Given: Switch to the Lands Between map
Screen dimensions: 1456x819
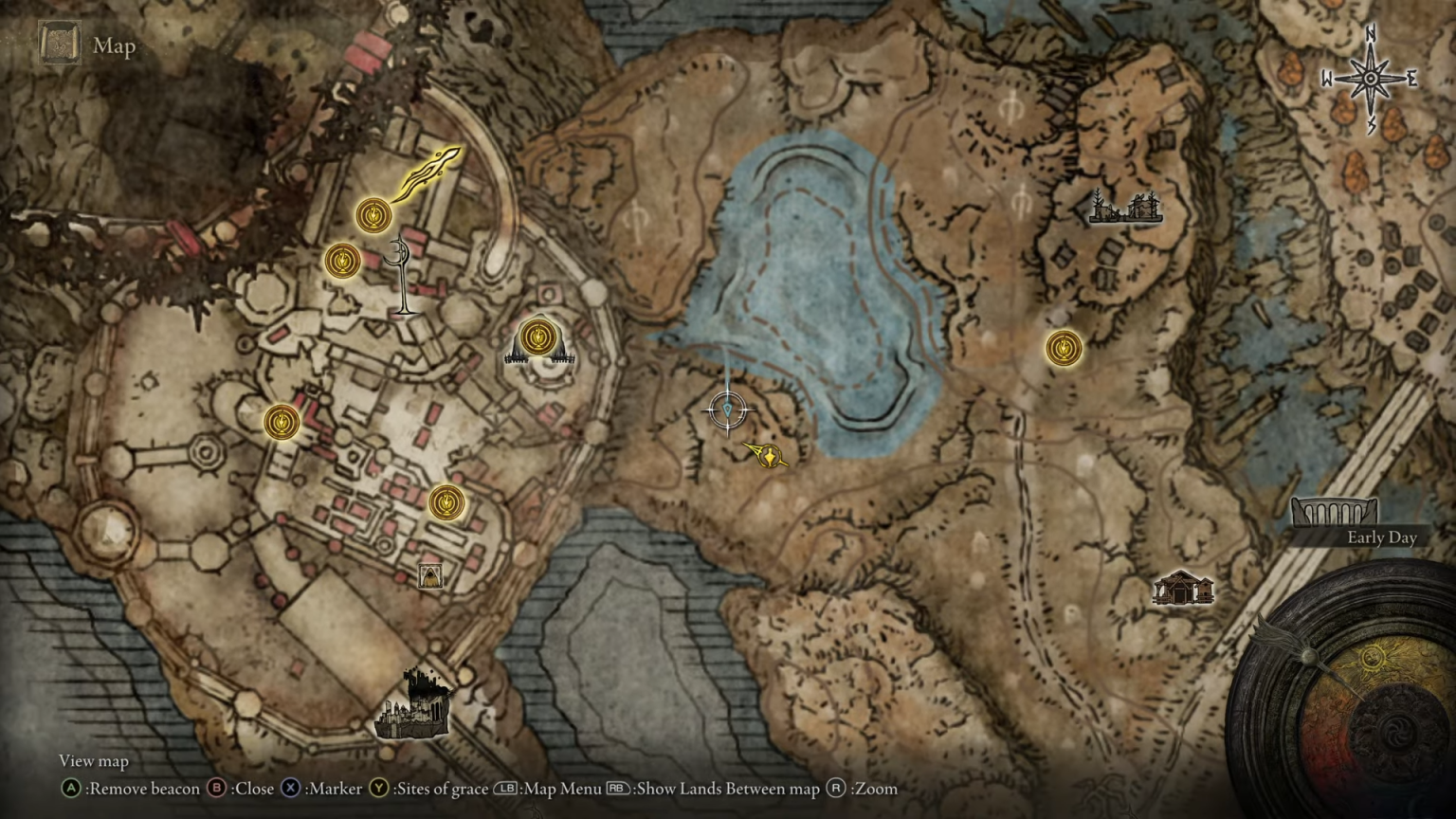Looking at the screenshot, I should [x=617, y=788].
